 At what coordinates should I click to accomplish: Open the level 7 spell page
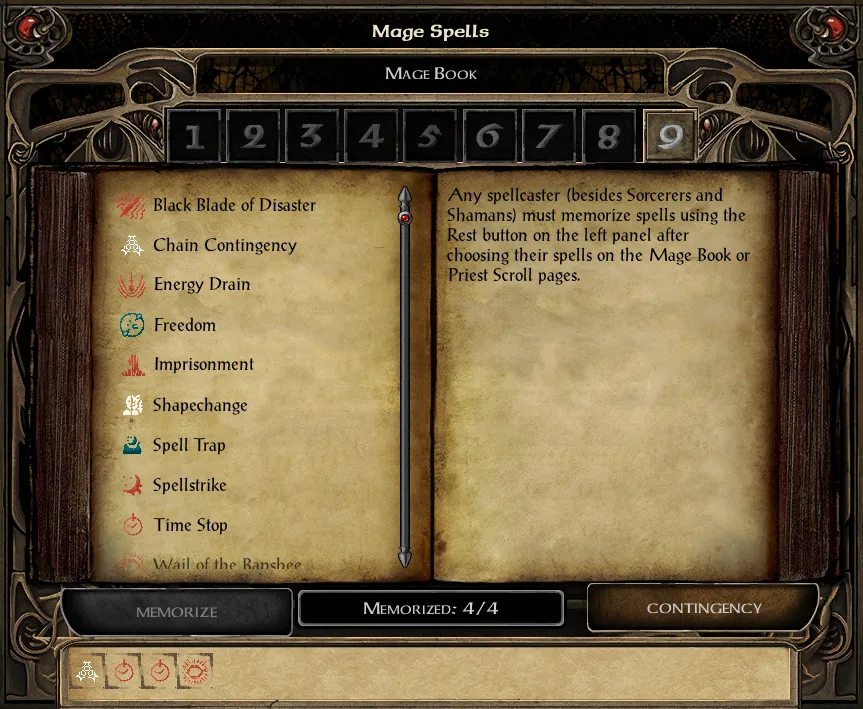point(548,136)
